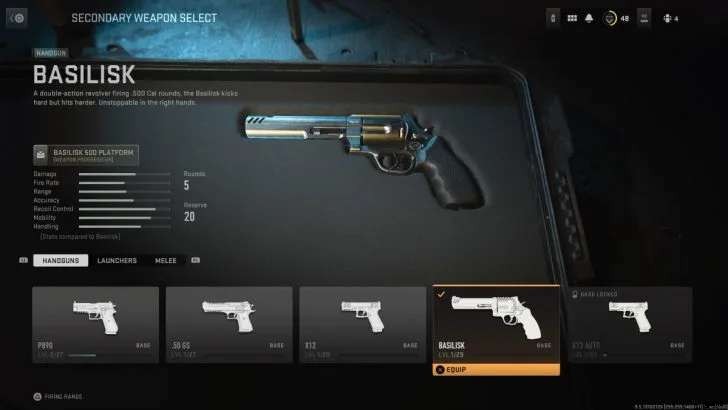Image resolution: width=728 pixels, height=410 pixels.
Task: Click the locked X13 Auto tile
Action: pyautogui.click(x=629, y=321)
